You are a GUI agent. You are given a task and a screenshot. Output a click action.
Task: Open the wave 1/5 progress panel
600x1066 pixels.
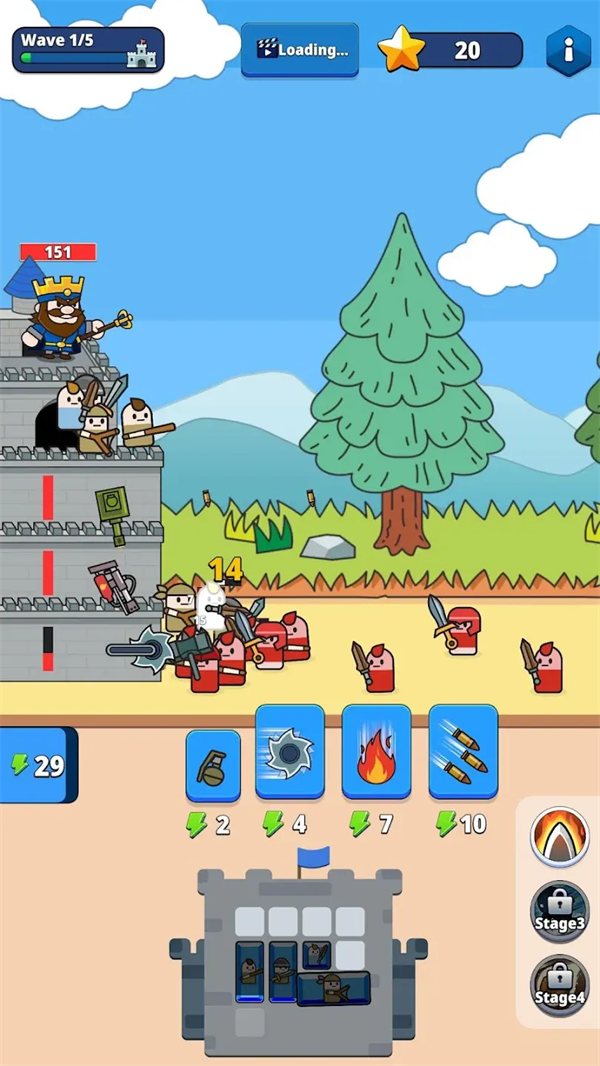[x=88, y=50]
